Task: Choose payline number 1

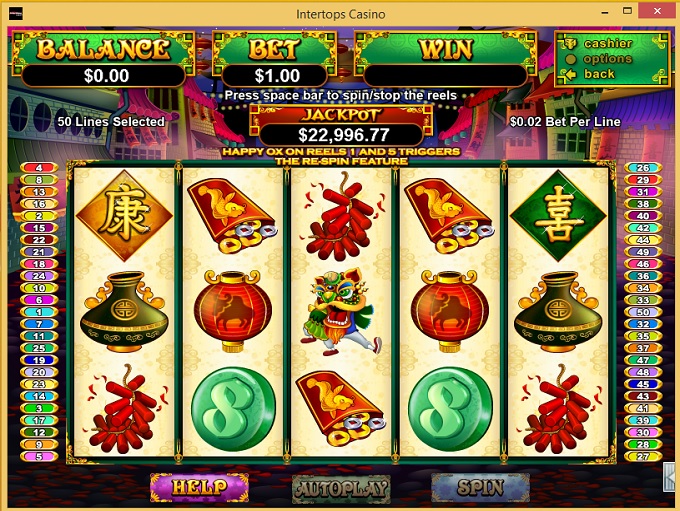Action: 39,311
